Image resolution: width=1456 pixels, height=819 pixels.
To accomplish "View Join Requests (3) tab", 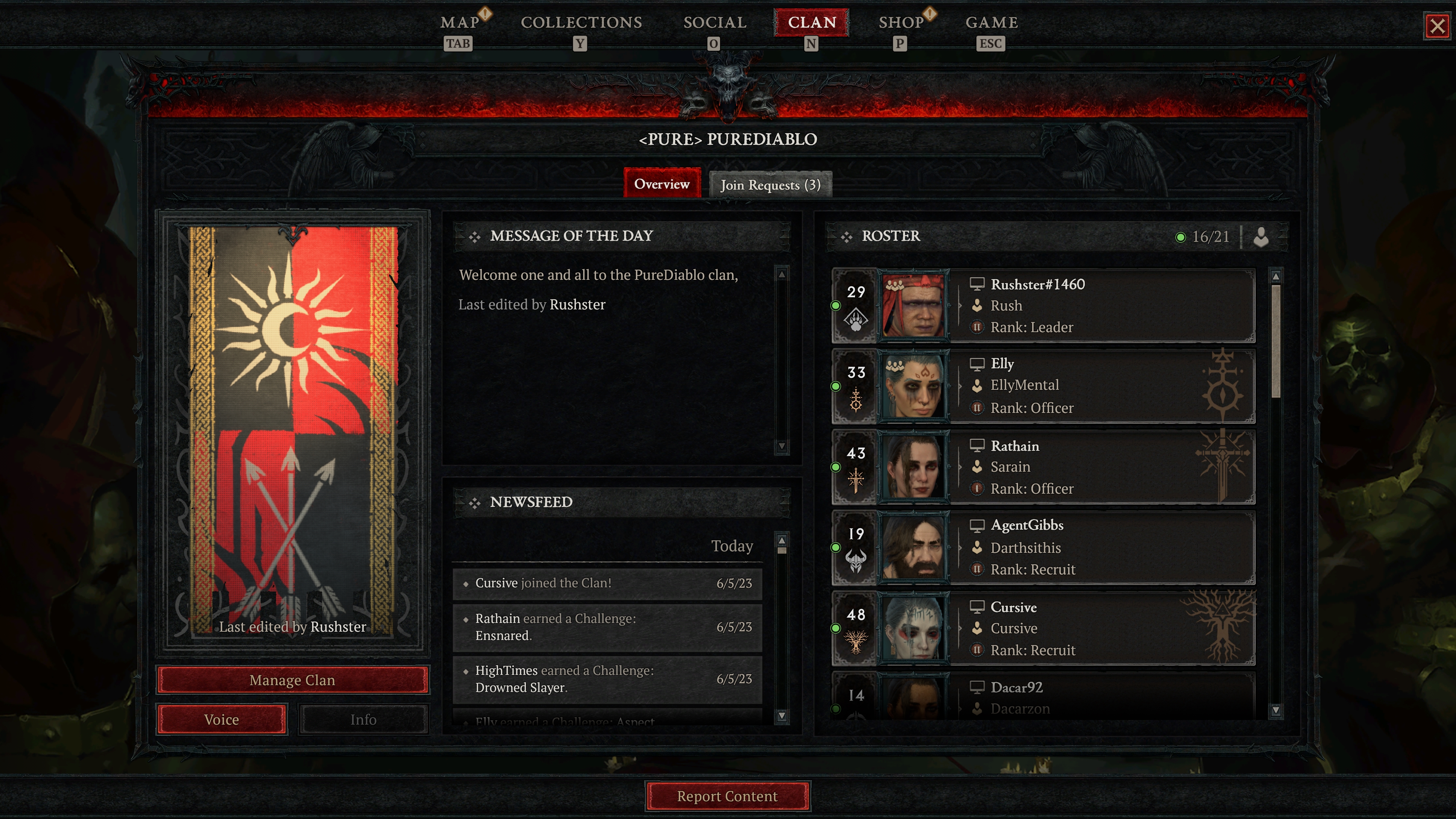I will pos(770,185).
